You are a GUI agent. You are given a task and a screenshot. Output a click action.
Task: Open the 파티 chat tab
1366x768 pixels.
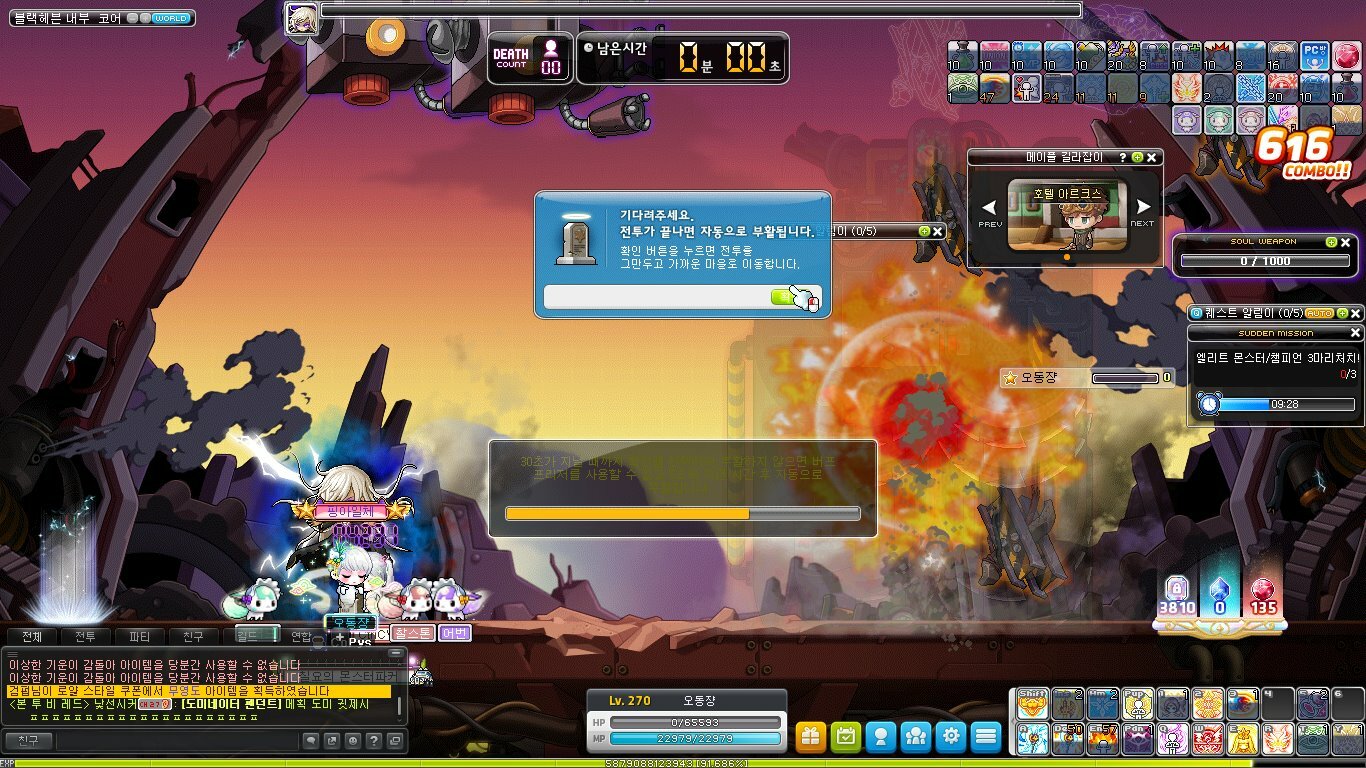pyautogui.click(x=140, y=636)
